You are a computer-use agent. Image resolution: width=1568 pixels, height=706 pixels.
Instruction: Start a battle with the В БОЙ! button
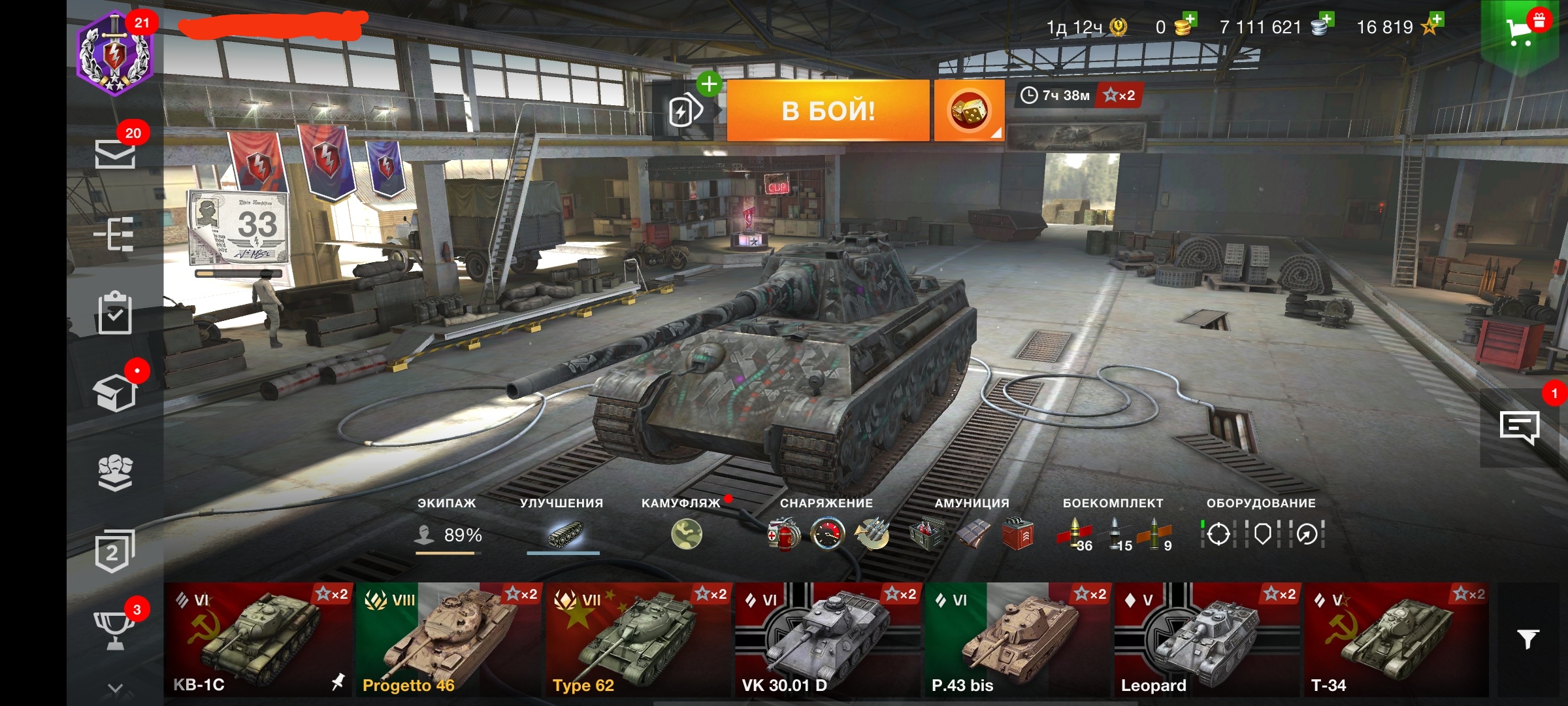click(x=828, y=110)
